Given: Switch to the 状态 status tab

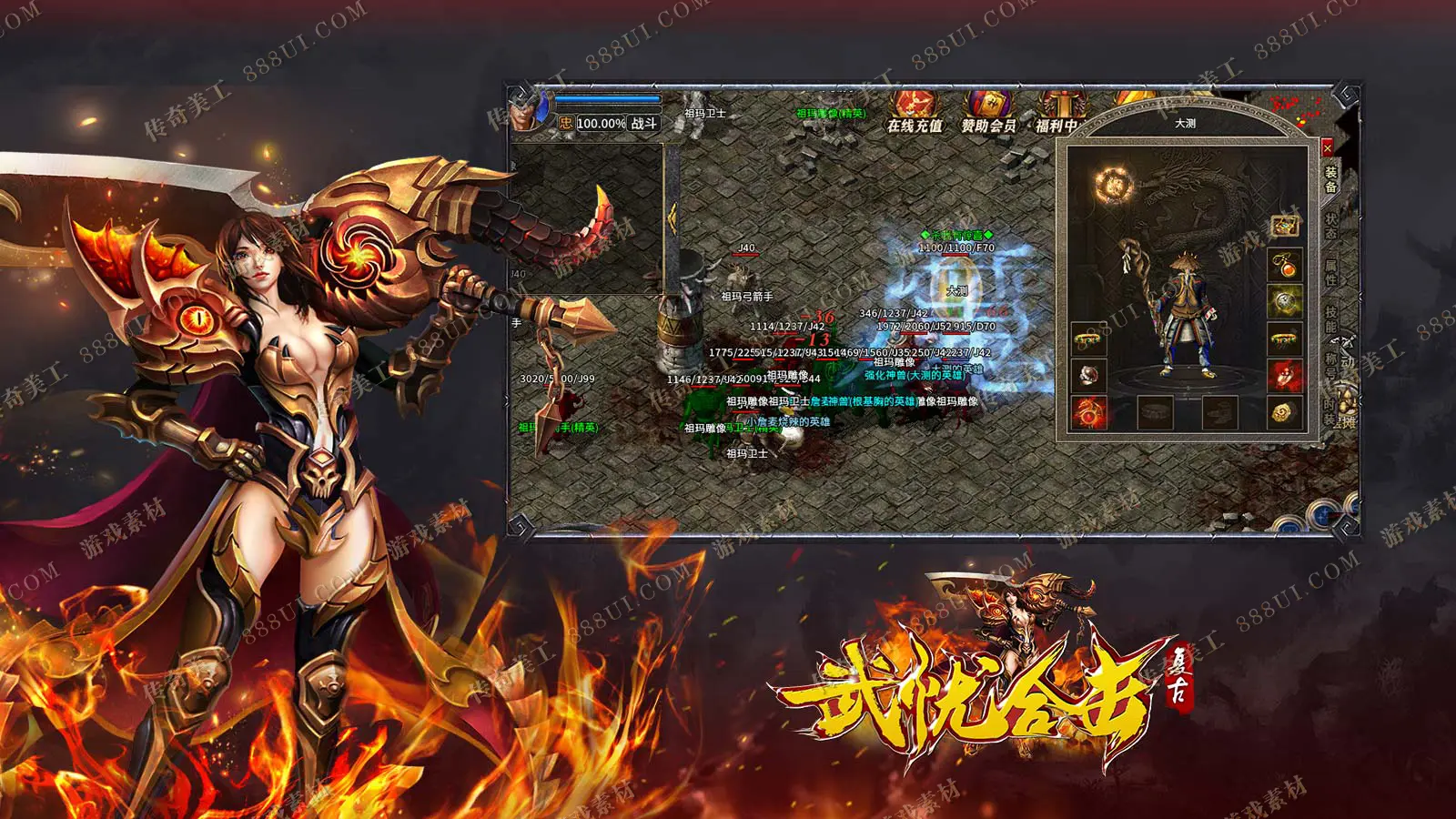Looking at the screenshot, I should (1330, 226).
